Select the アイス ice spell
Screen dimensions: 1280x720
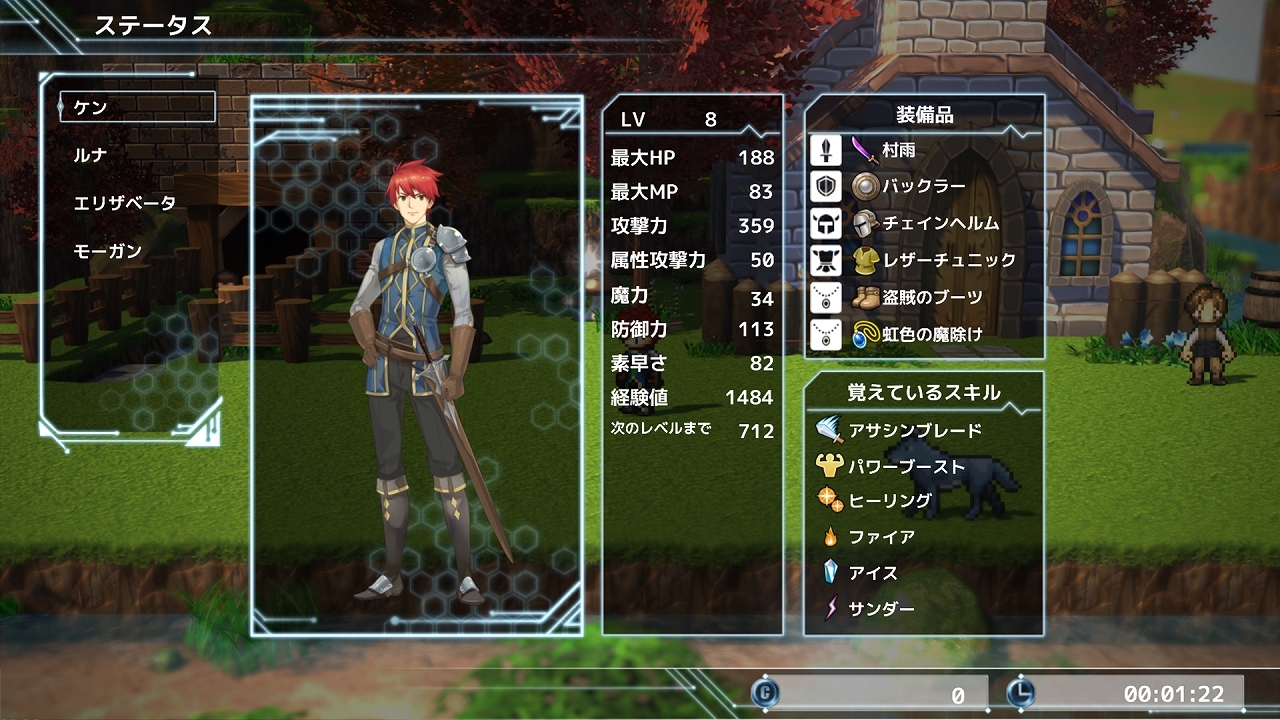pos(873,573)
